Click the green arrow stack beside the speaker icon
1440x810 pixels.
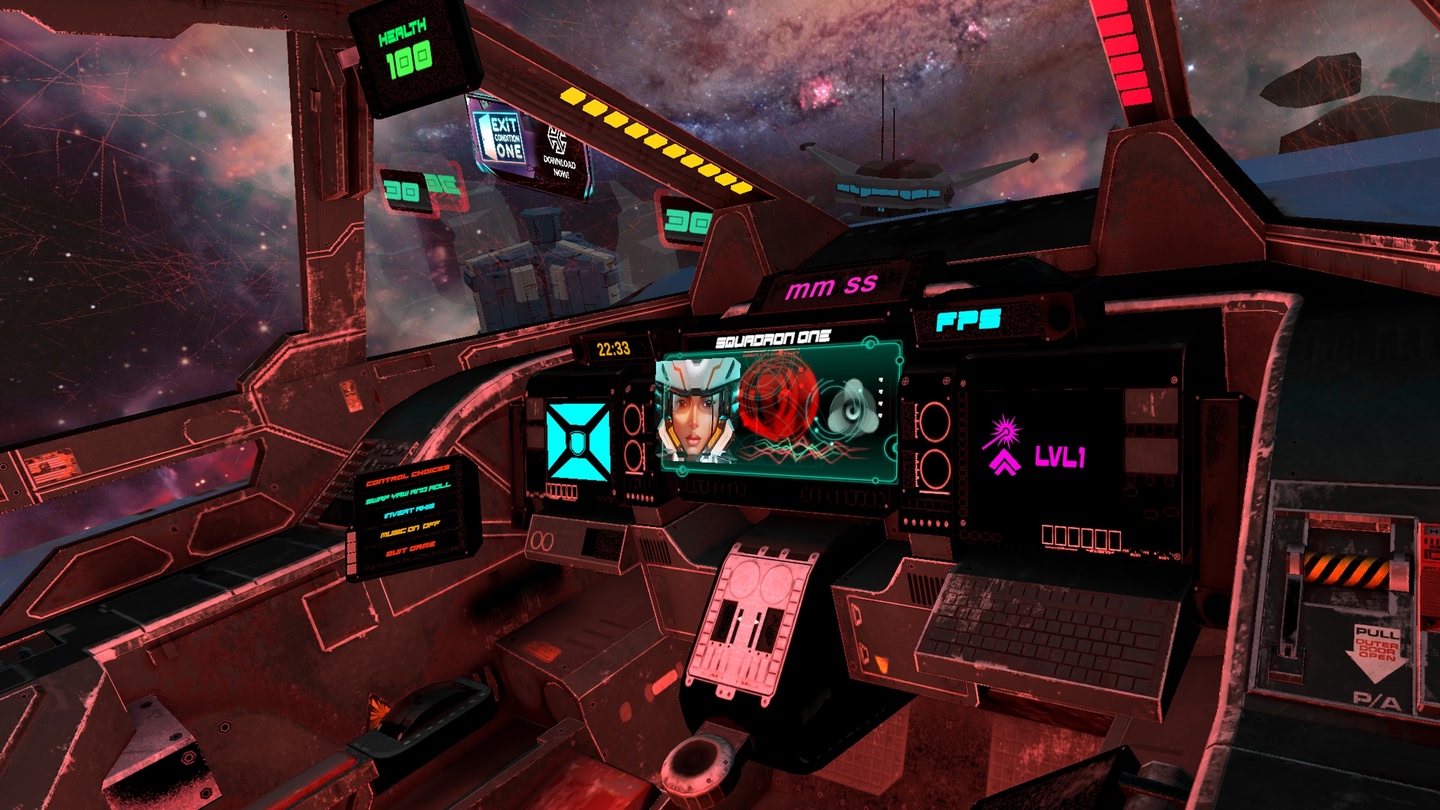880,397
